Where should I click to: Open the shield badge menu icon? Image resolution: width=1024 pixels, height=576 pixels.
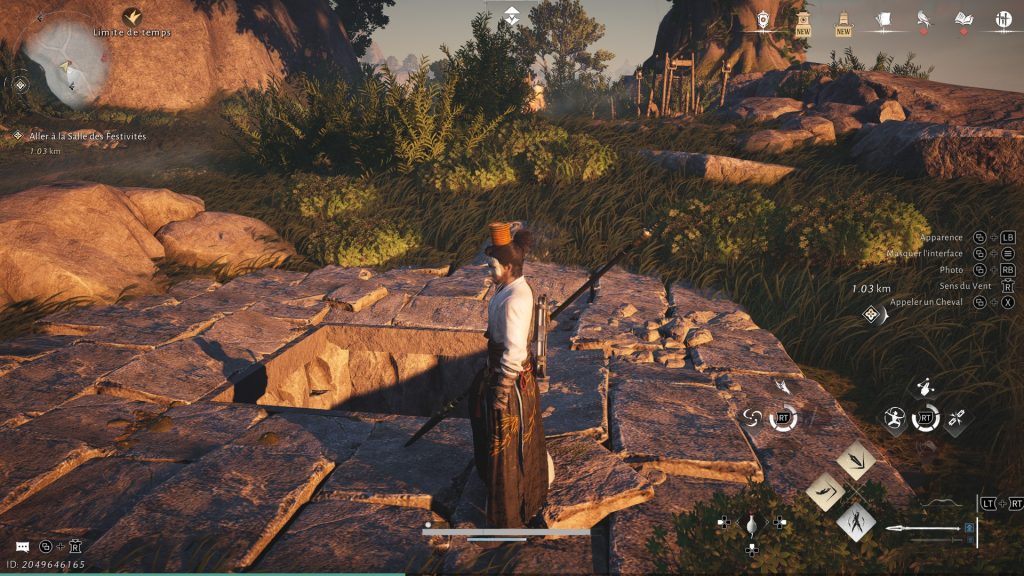pos(764,19)
